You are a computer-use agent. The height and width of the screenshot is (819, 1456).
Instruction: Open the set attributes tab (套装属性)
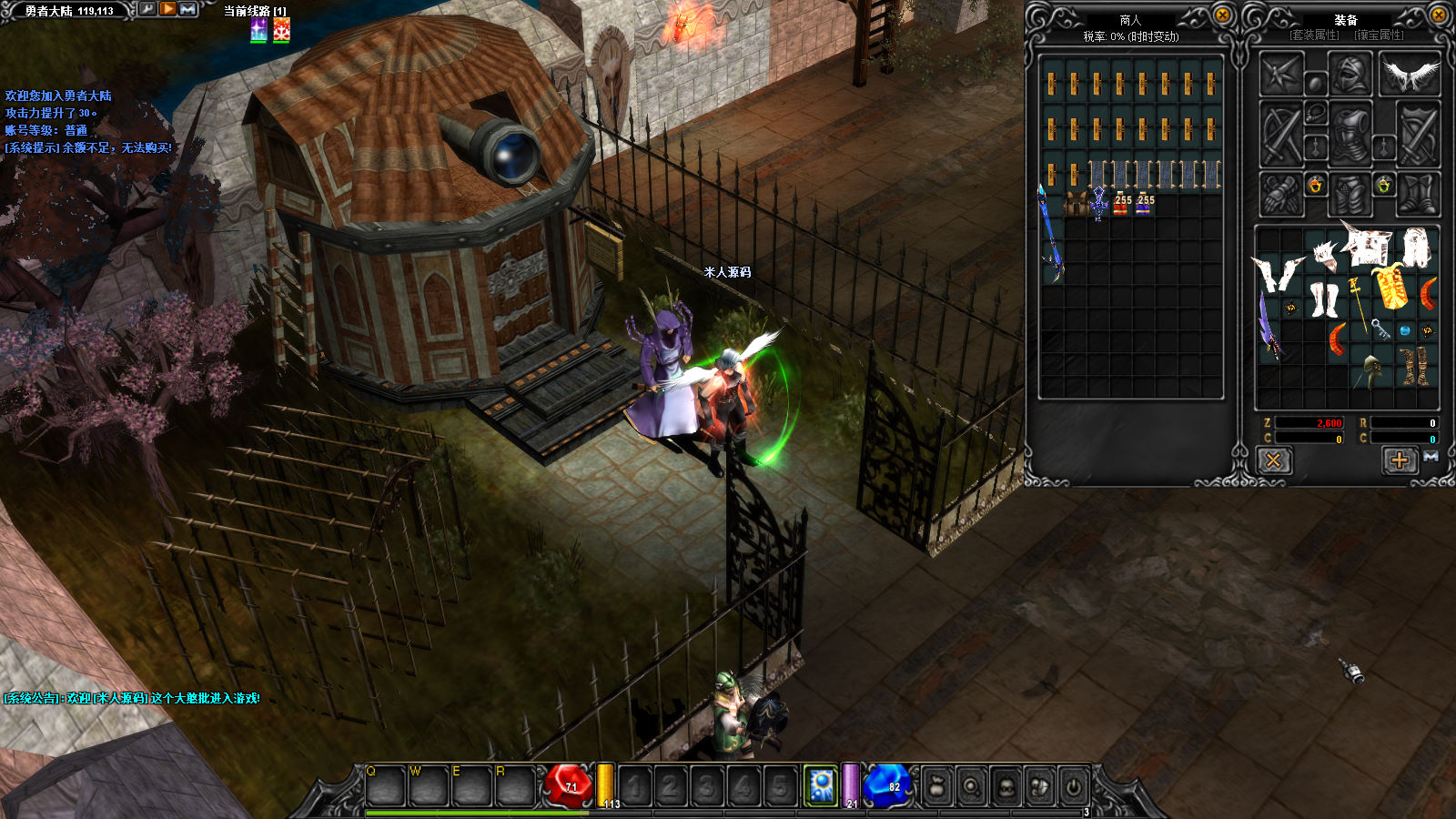[1315, 35]
